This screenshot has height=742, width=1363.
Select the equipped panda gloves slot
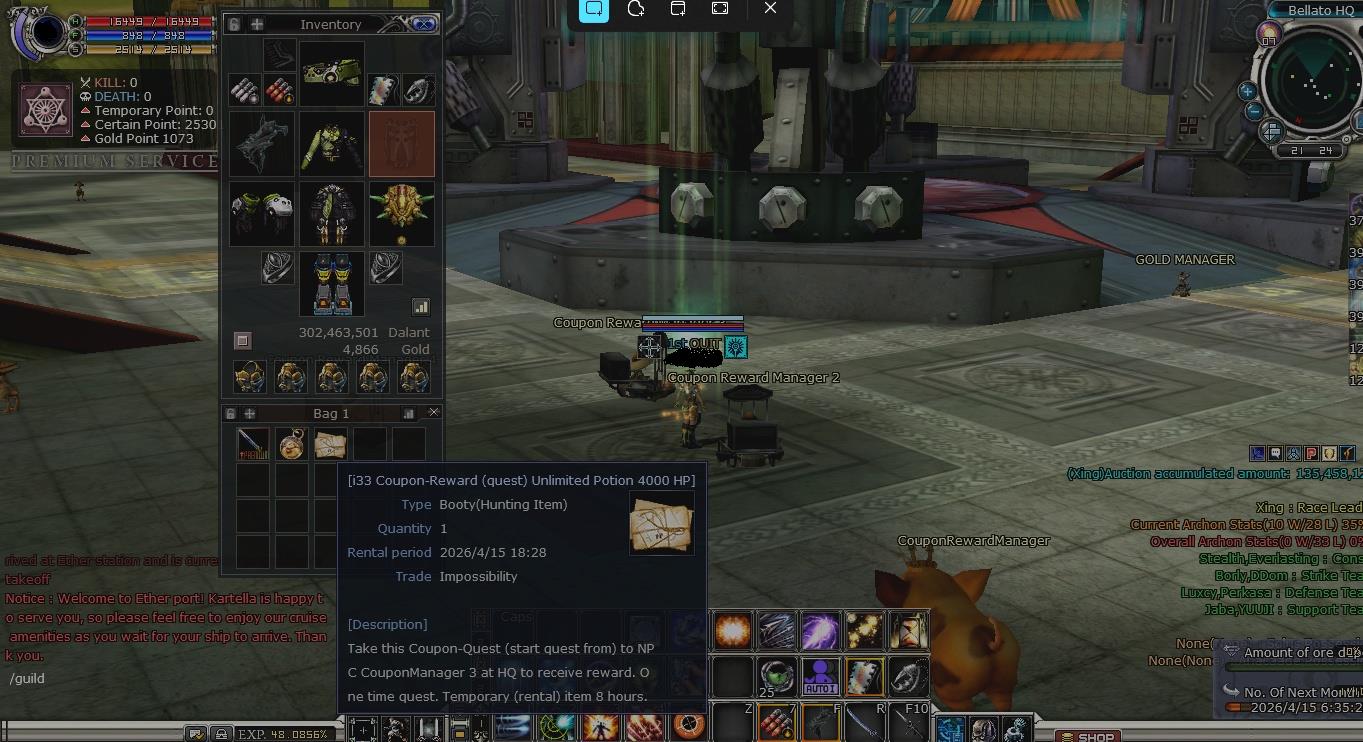pyautogui.click(x=262, y=213)
